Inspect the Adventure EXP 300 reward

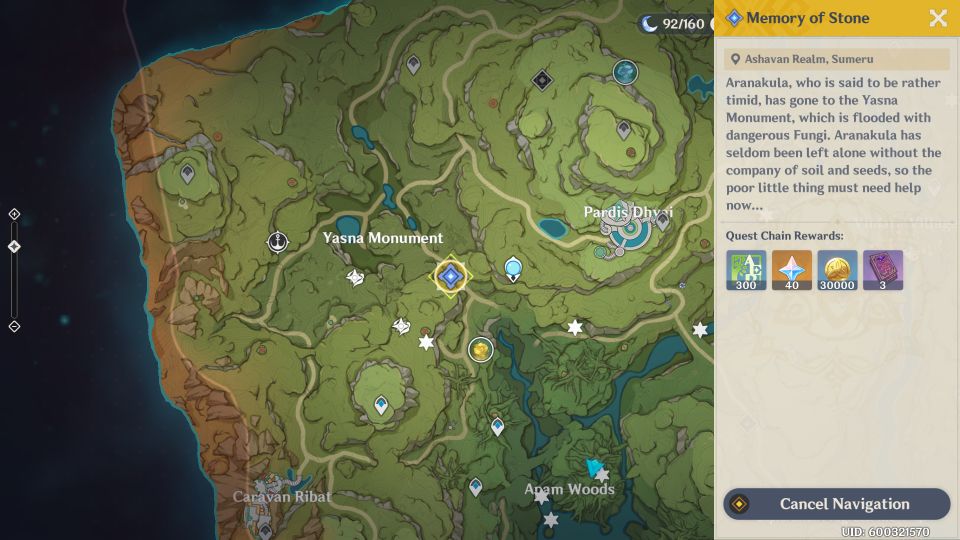(x=746, y=270)
